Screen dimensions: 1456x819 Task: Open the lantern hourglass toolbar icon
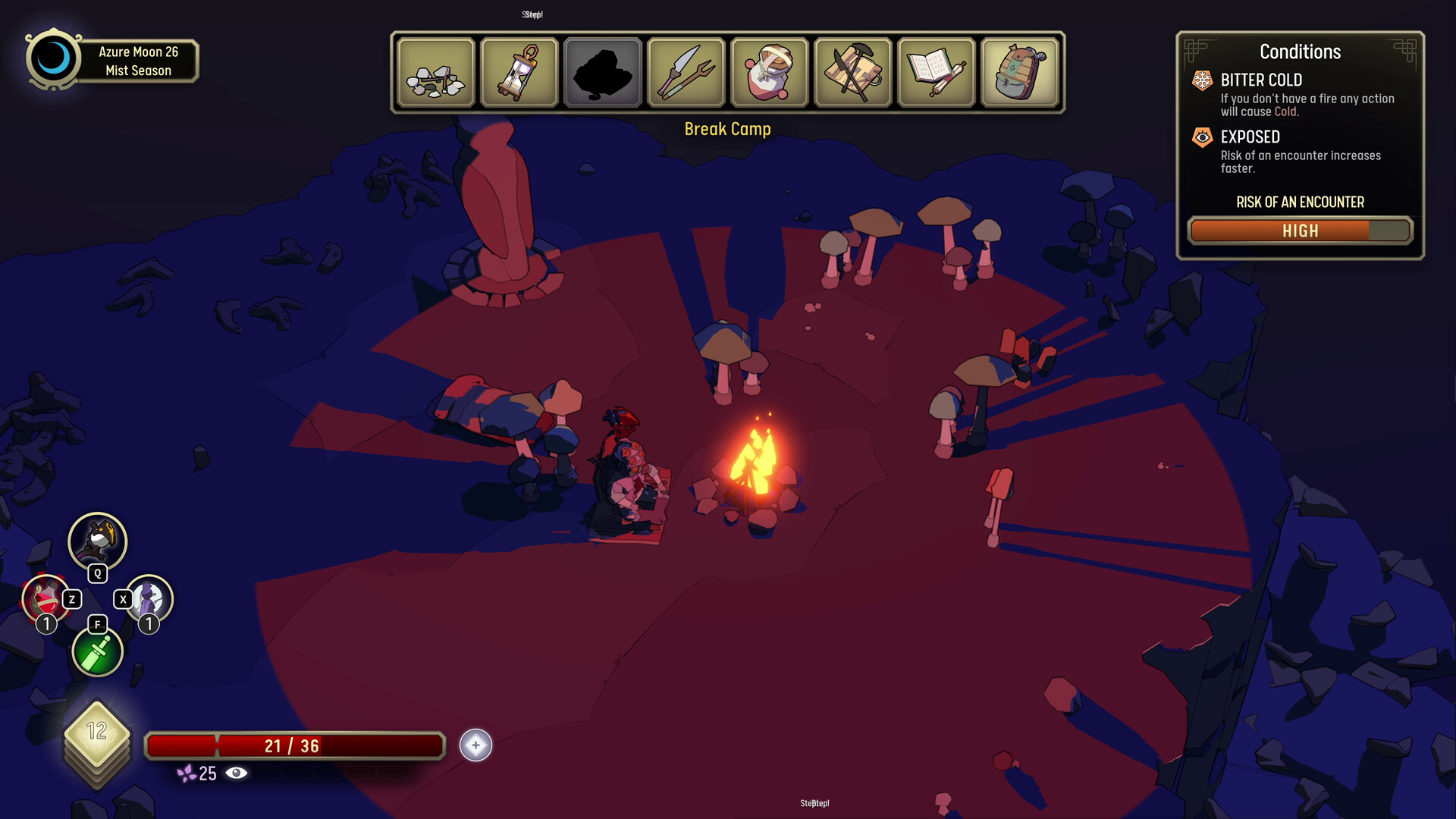[519, 72]
